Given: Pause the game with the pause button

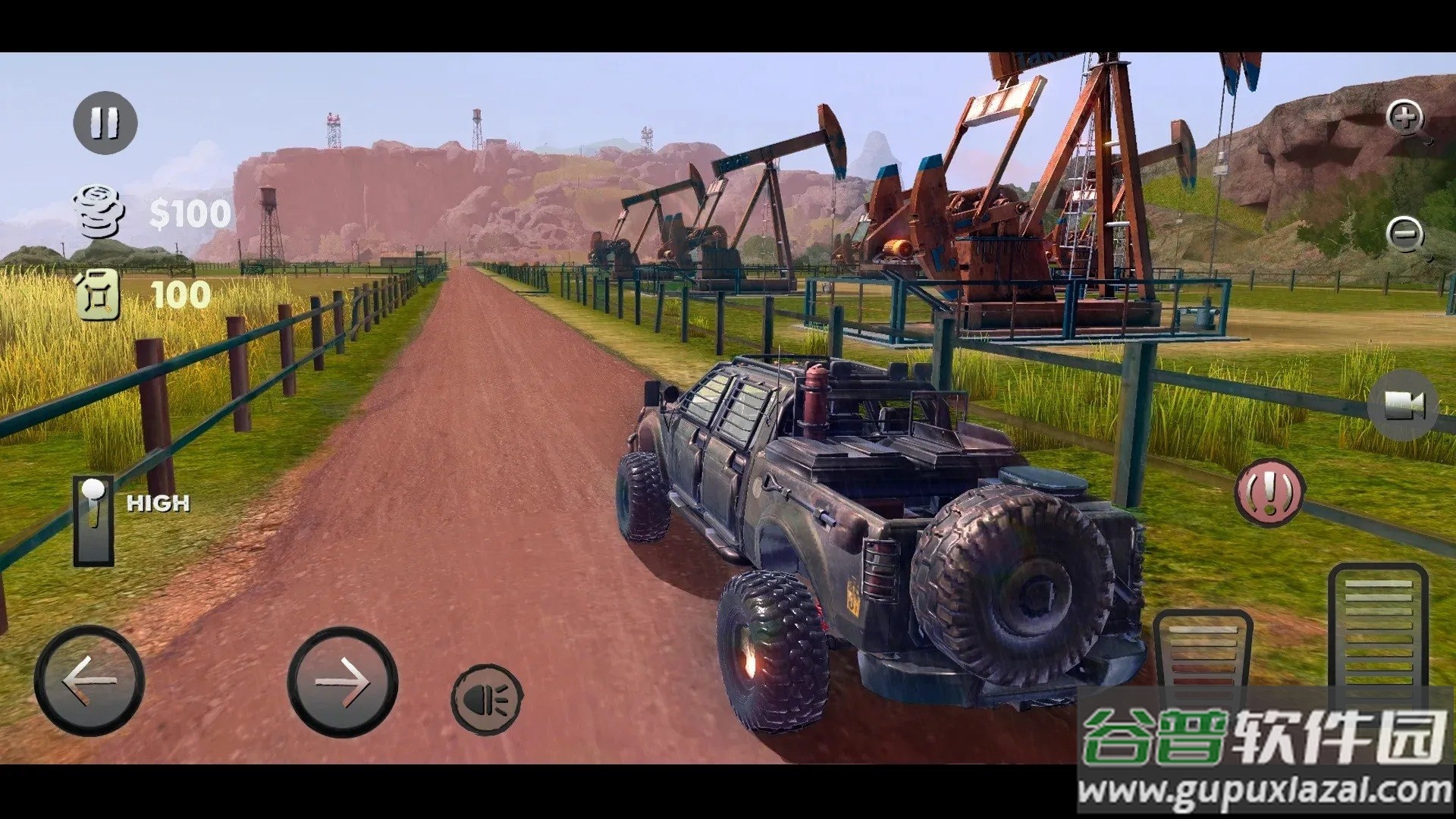Looking at the screenshot, I should tap(105, 122).
